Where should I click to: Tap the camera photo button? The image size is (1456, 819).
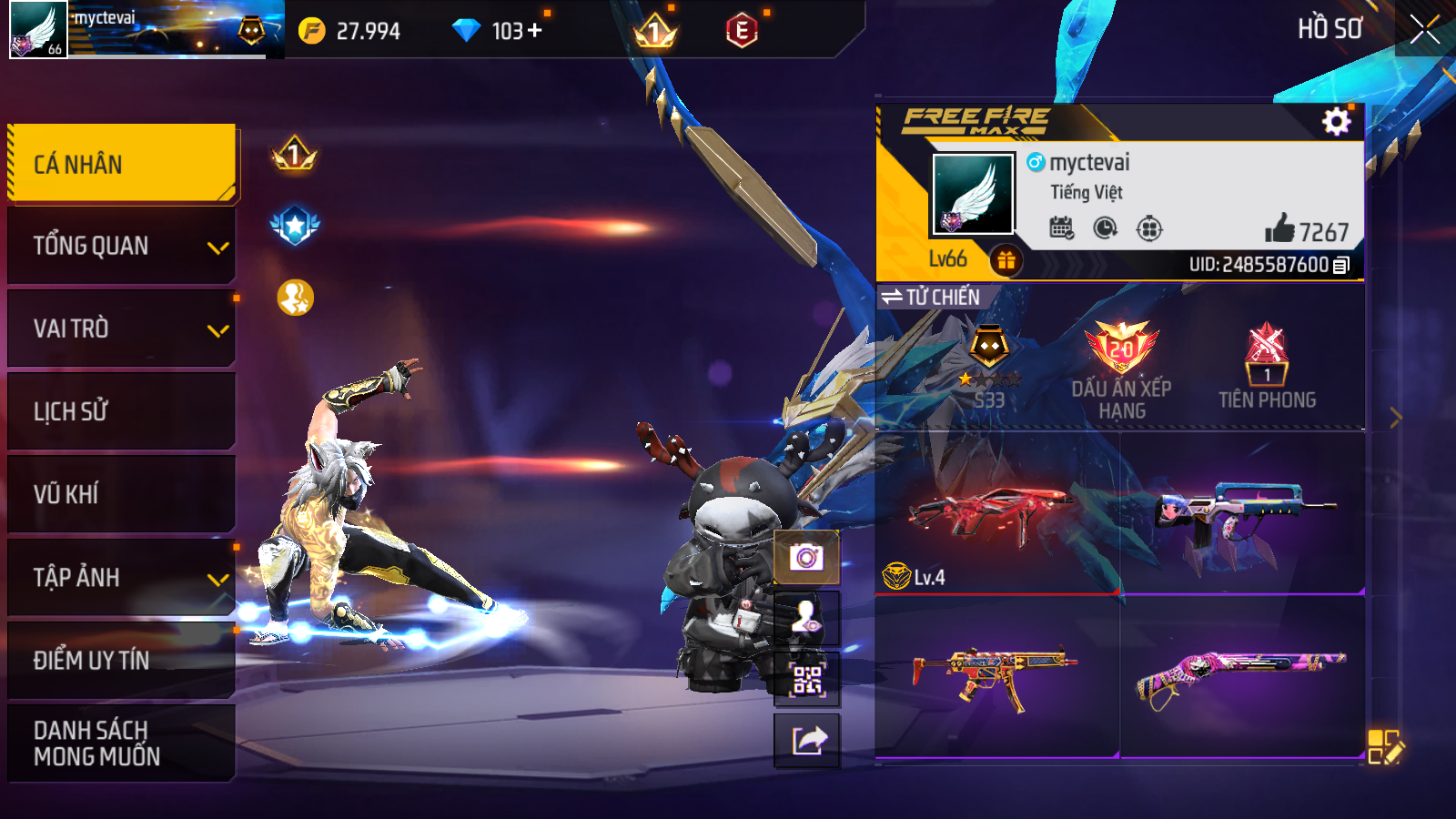pyautogui.click(x=806, y=557)
